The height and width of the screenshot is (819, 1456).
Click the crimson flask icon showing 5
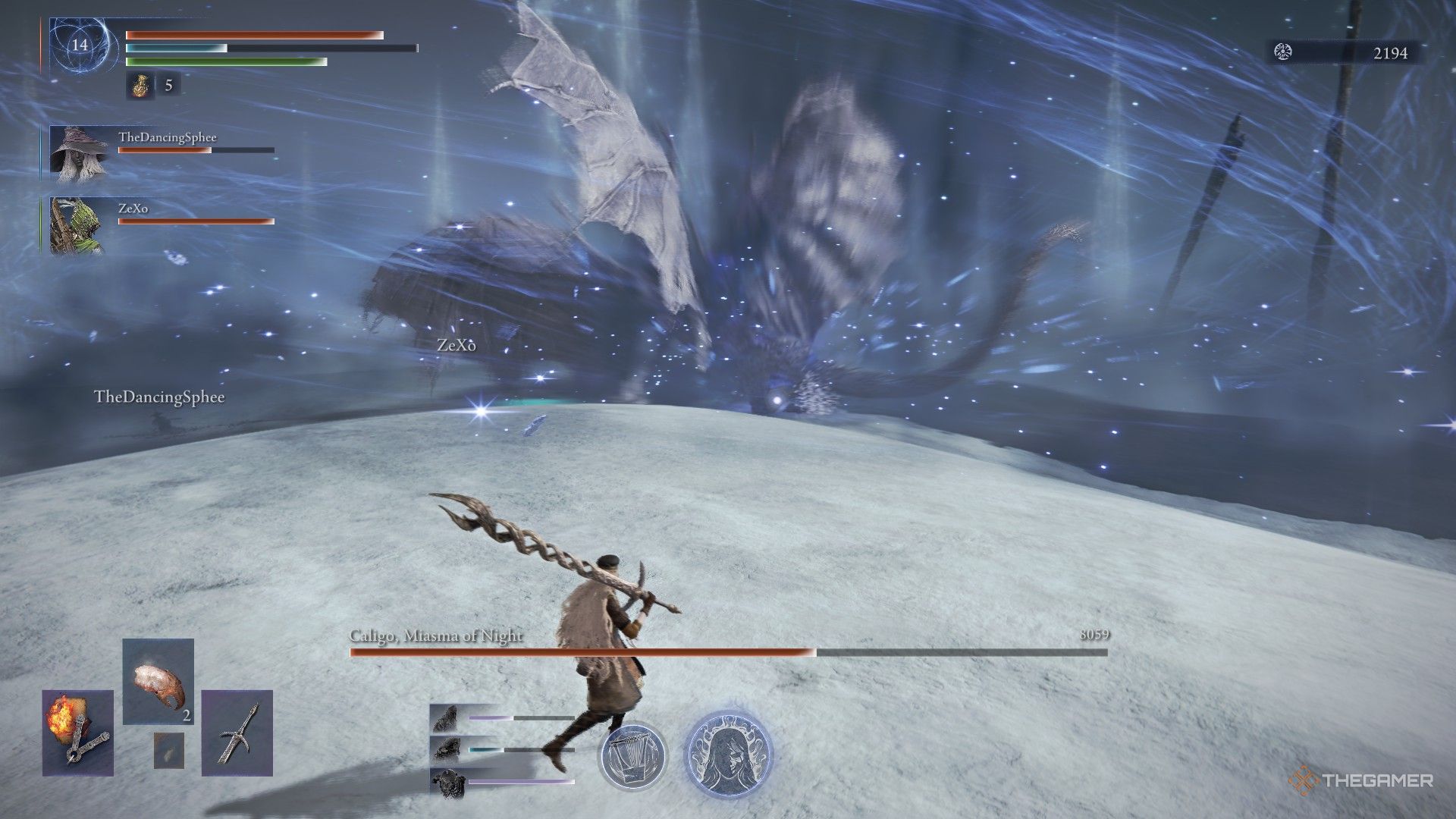pyautogui.click(x=140, y=87)
